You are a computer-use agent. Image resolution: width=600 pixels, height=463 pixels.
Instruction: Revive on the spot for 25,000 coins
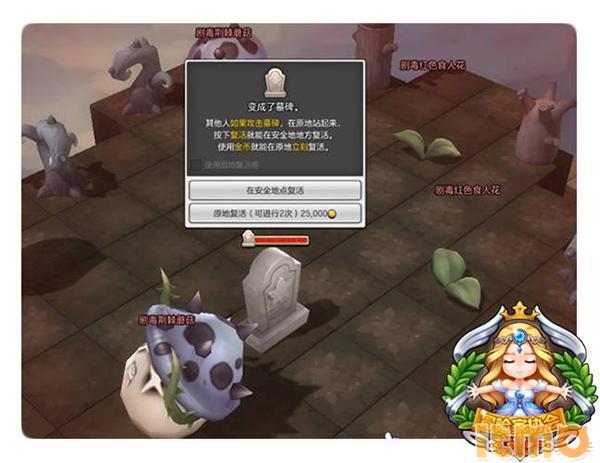274,213
